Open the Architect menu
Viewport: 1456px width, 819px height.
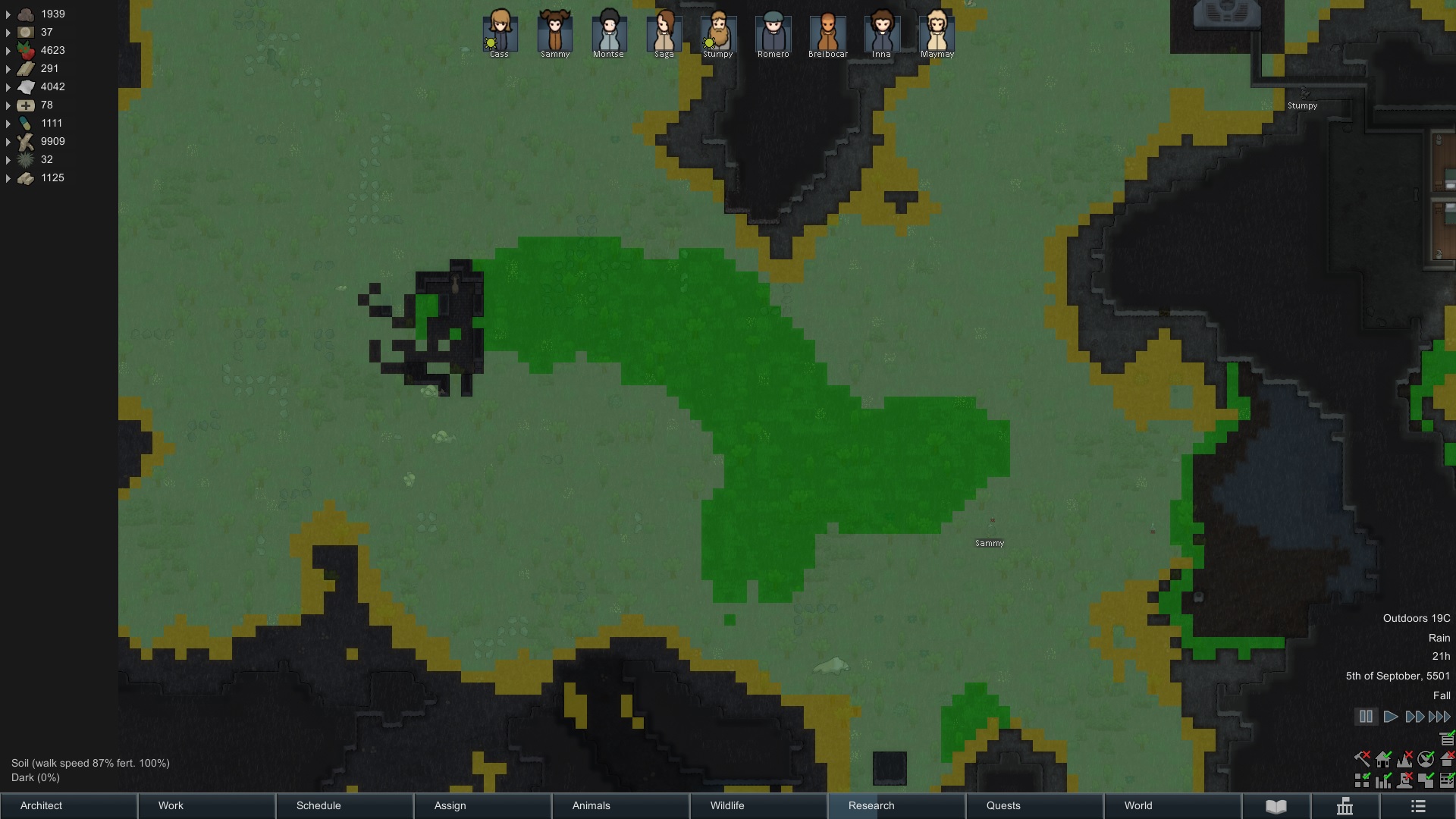click(x=68, y=806)
